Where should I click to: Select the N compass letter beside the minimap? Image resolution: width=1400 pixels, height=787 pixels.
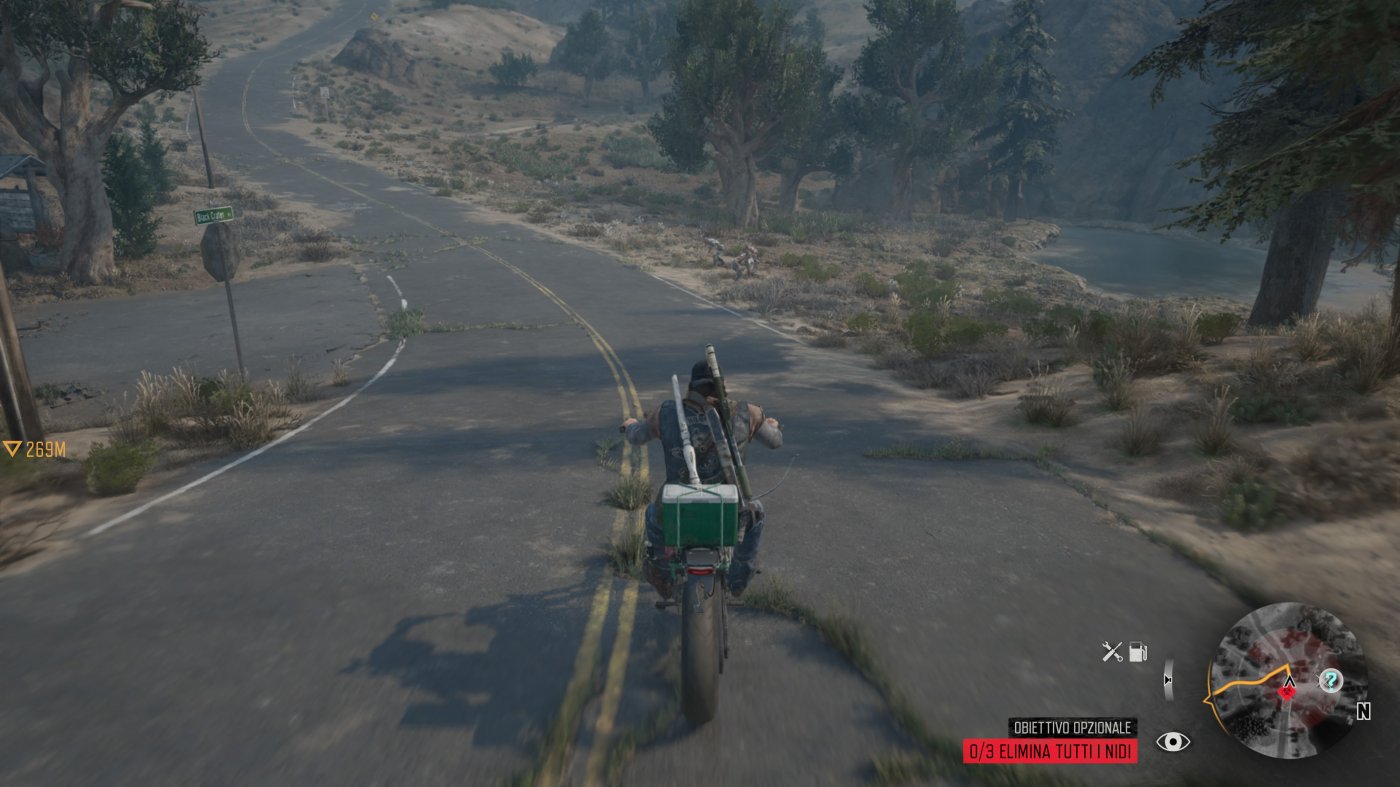click(x=1364, y=711)
